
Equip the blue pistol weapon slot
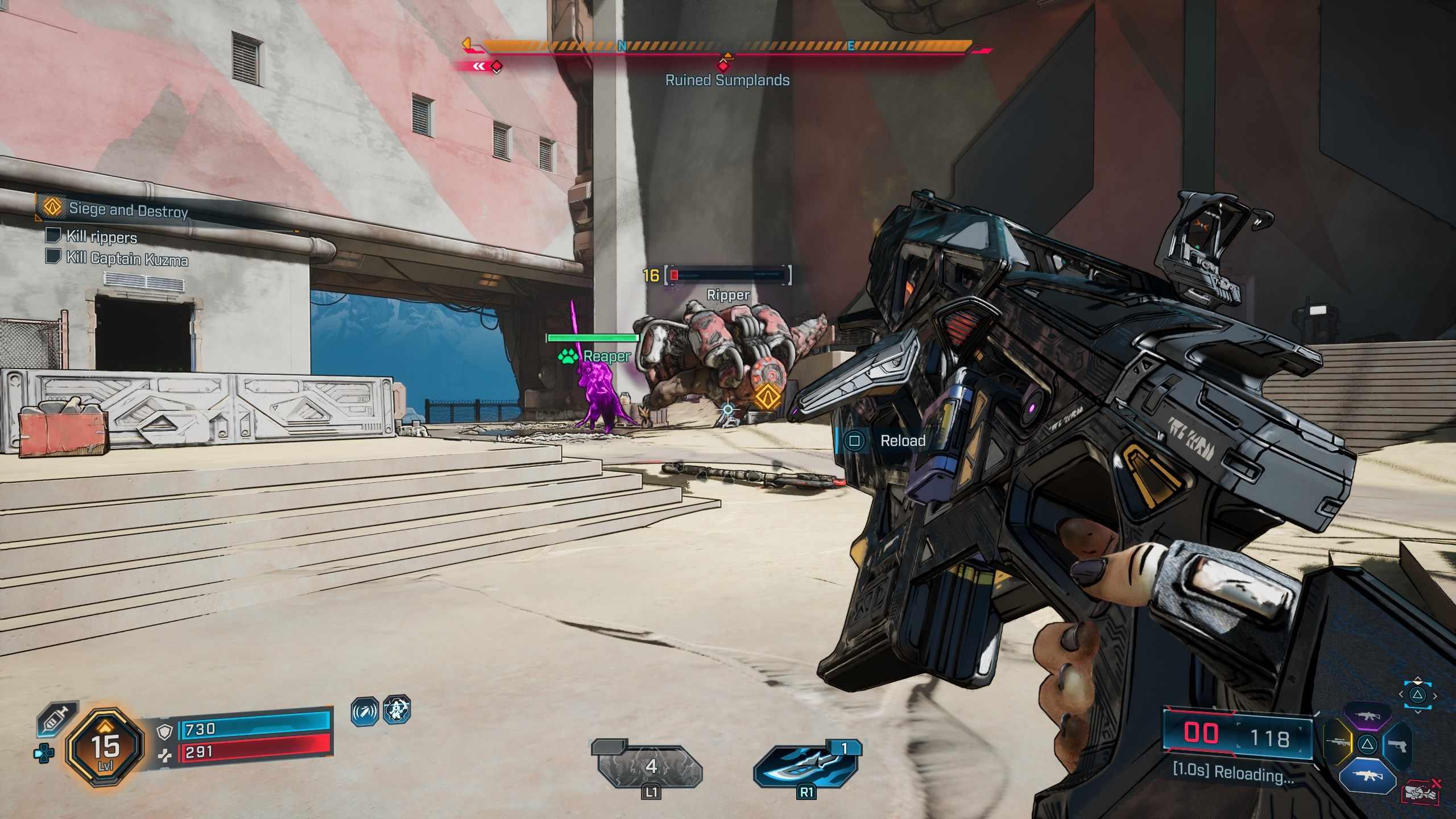click(x=1397, y=745)
